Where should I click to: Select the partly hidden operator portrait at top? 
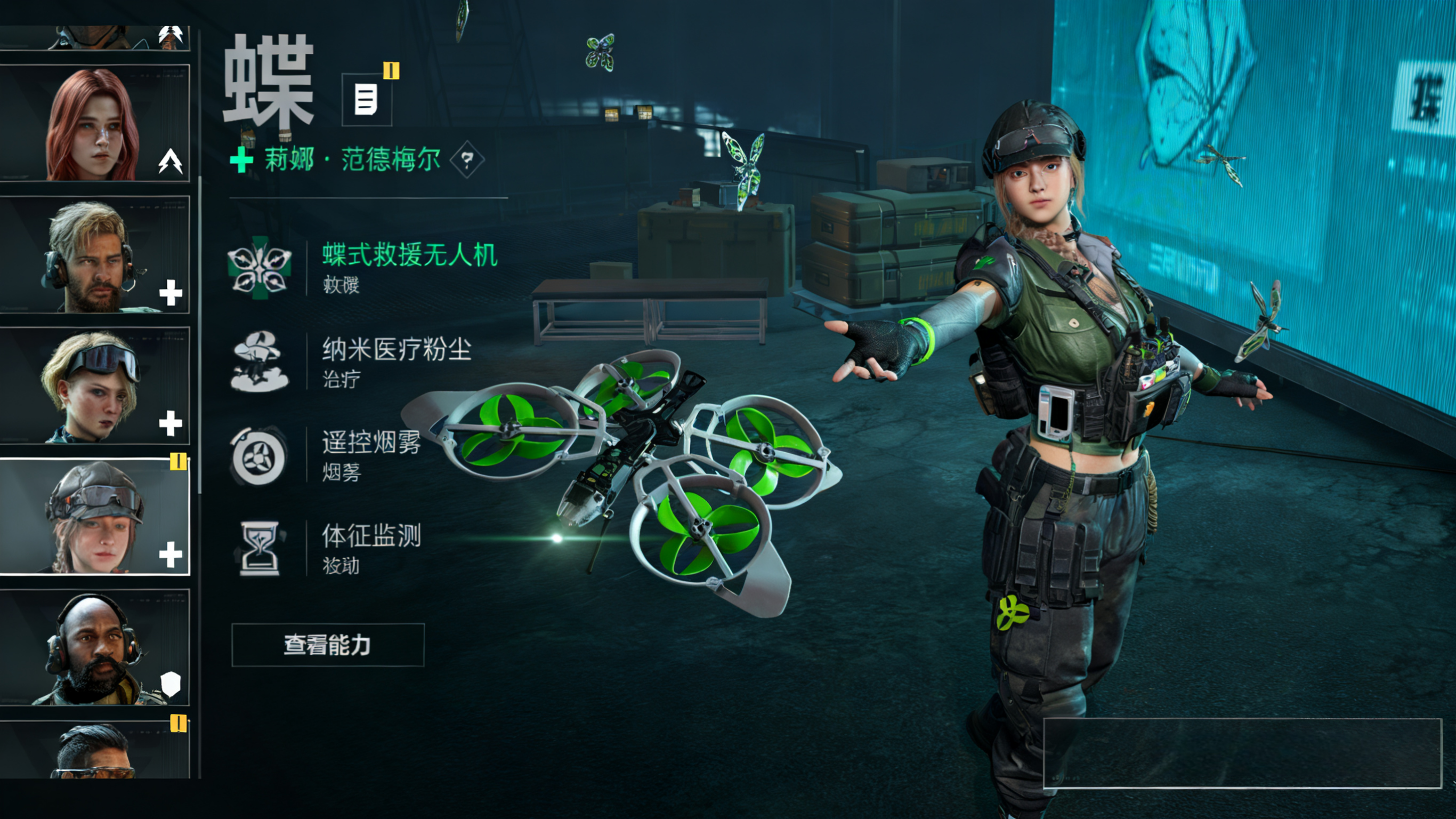[94, 37]
